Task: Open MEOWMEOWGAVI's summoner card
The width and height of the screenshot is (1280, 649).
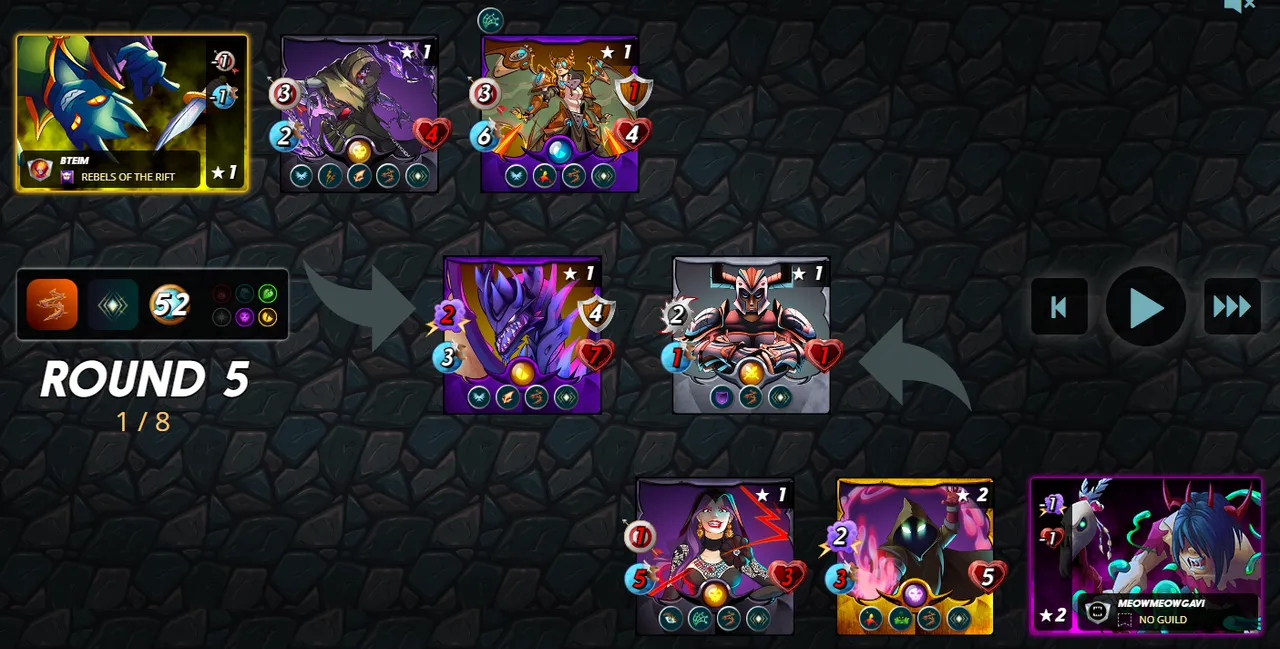Action: point(1146,555)
